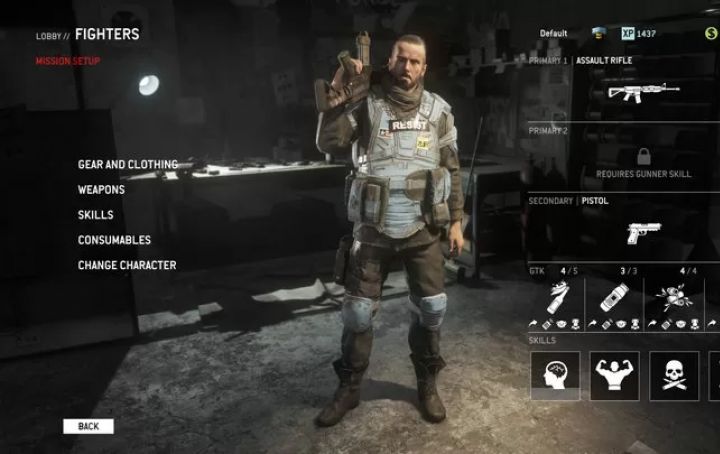
Task: Choose the flexing muscles skill icon
Action: [614, 376]
